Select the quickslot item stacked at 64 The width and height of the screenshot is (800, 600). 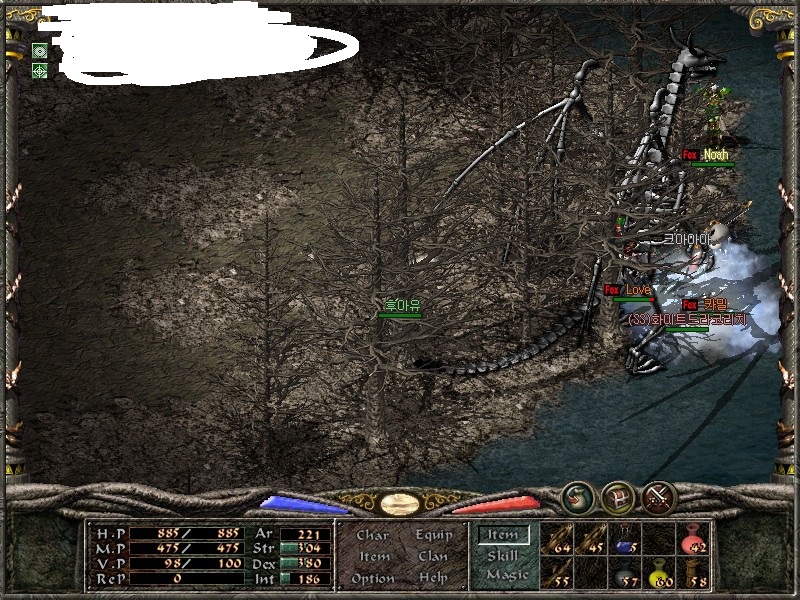point(558,539)
